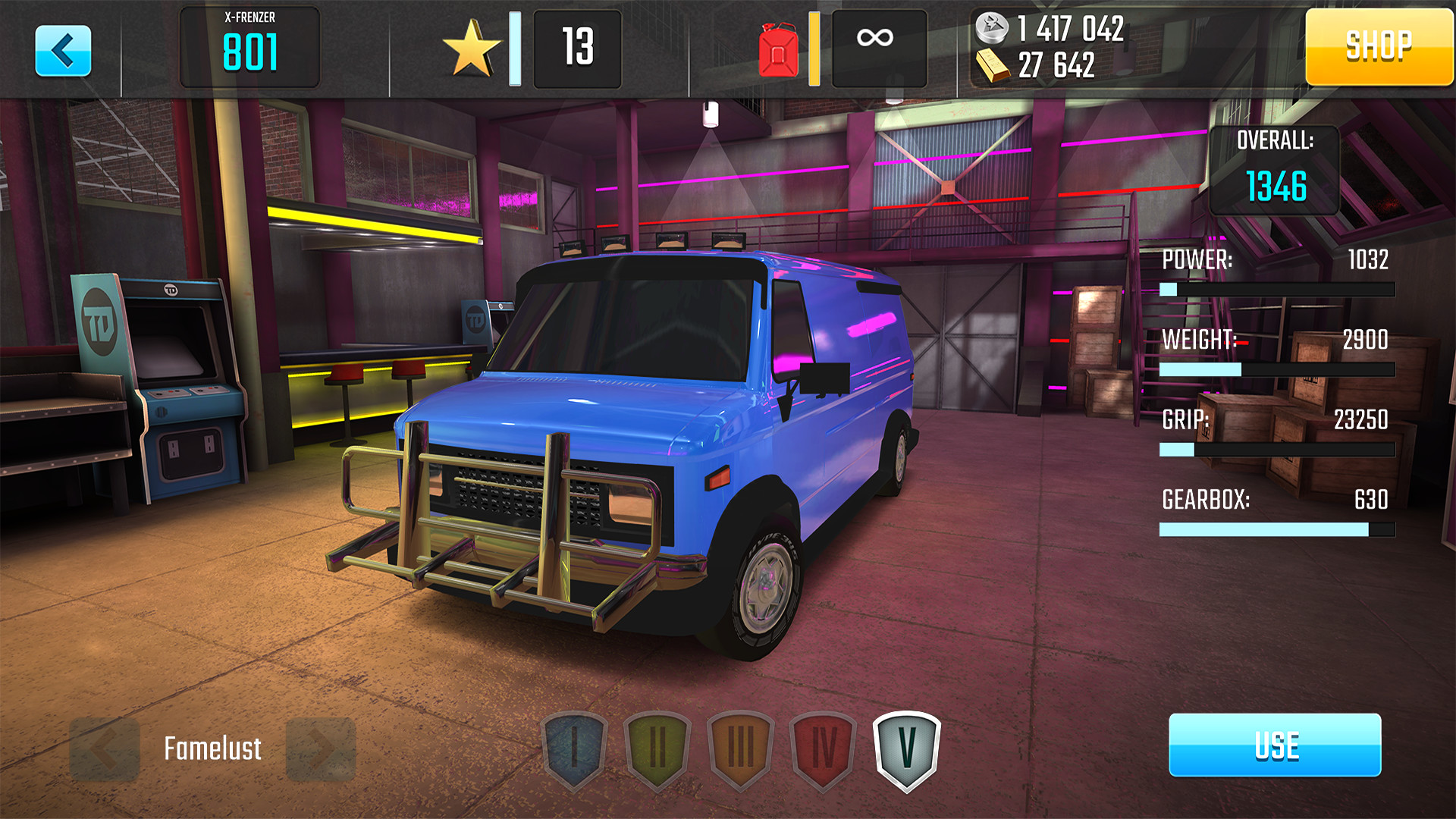1456x819 pixels.
Task: Click the previous vehicle arrow
Action: [x=105, y=748]
